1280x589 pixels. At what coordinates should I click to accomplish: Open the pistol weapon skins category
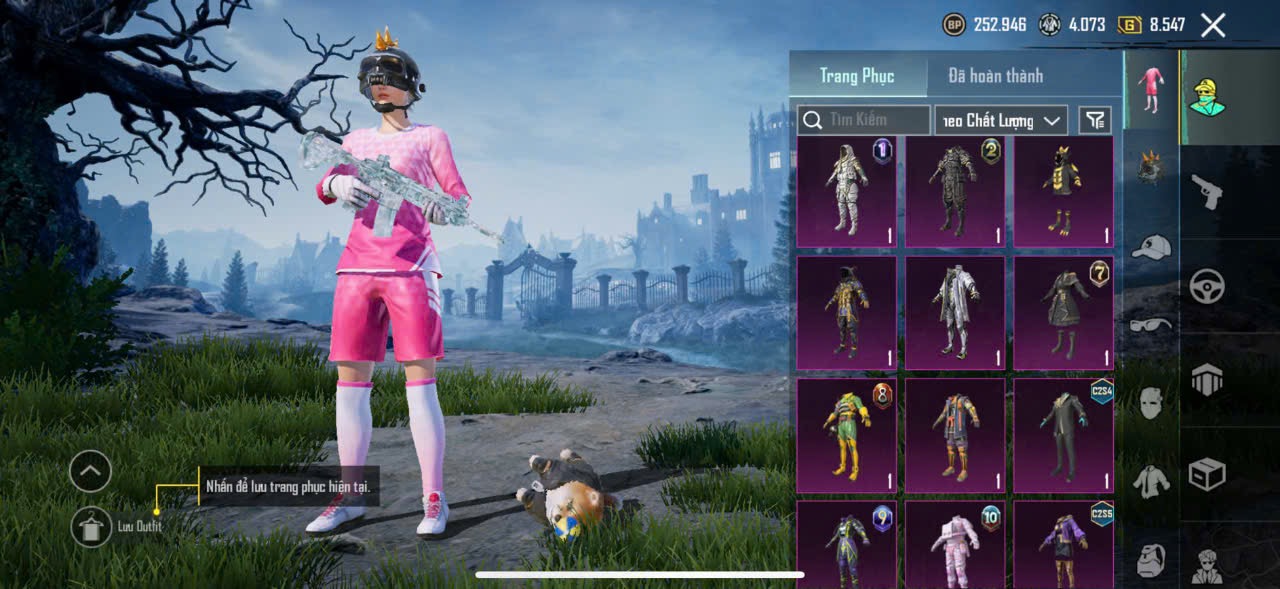pos(1207,190)
